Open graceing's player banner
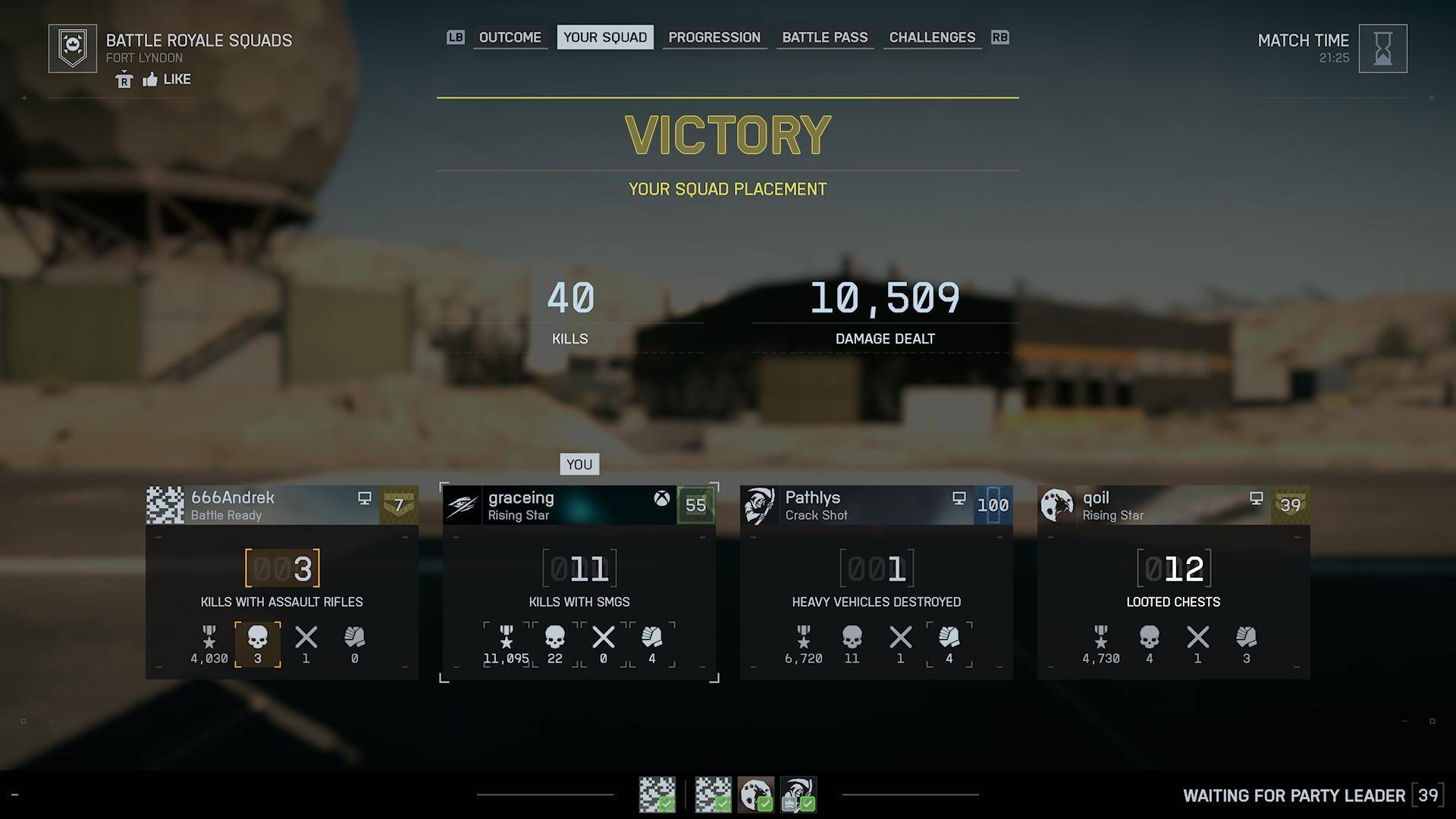1456x819 pixels. click(x=579, y=505)
